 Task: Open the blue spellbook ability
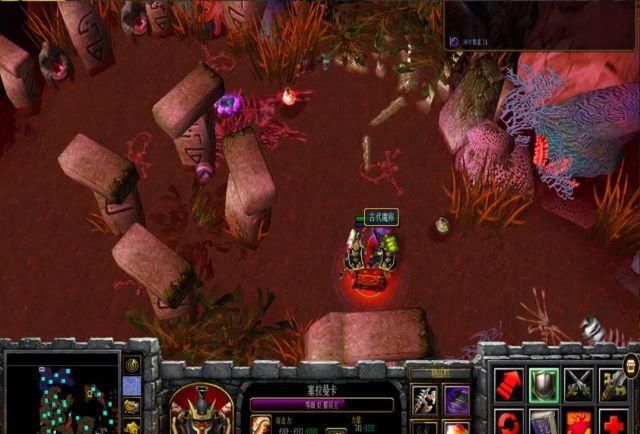[x=544, y=422]
